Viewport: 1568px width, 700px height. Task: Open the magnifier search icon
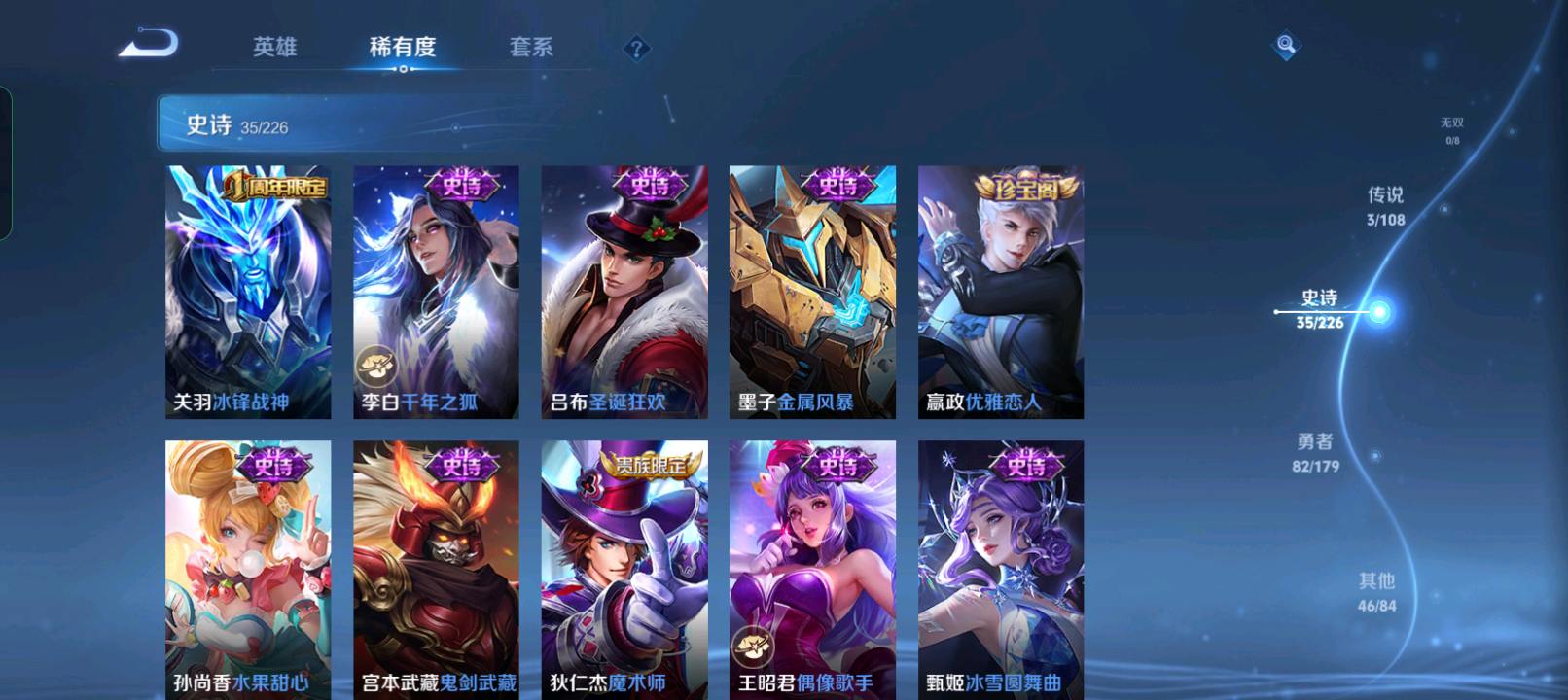pos(1286,45)
